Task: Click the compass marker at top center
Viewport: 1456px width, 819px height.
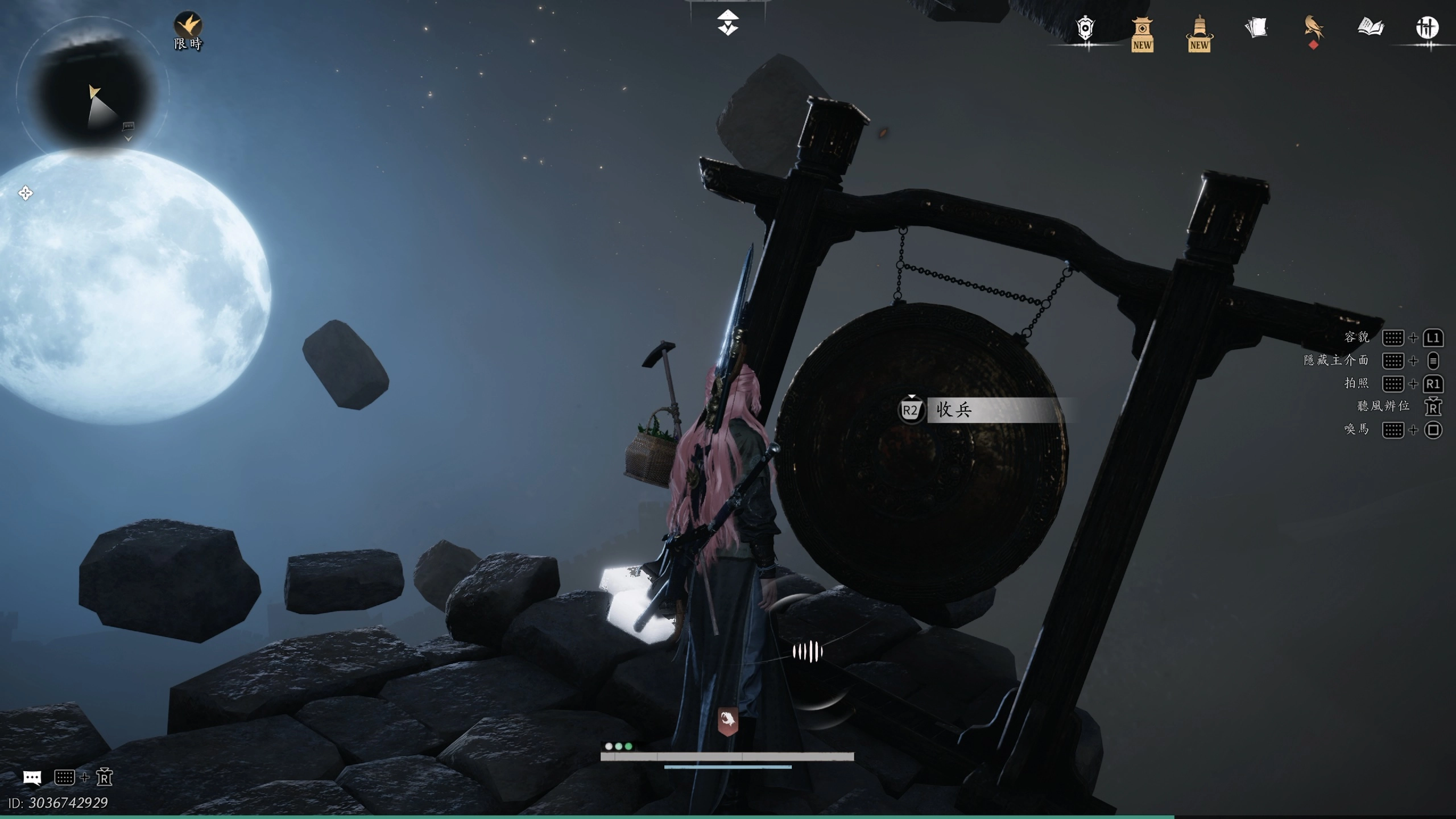Action: point(728,23)
